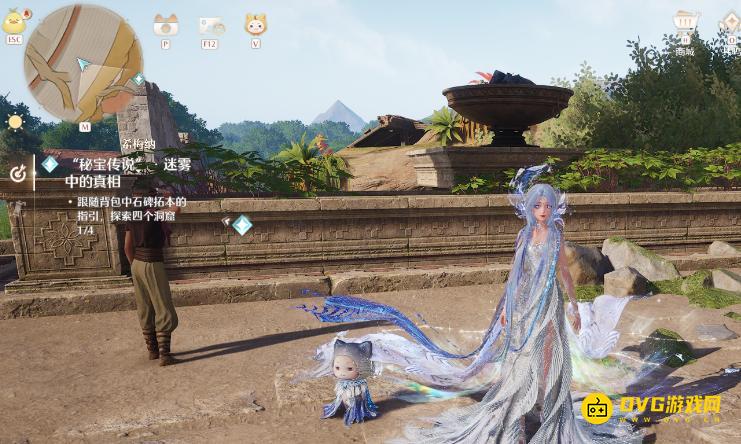
Task: Open the shopping cart store (商城)
Action: pyautogui.click(x=685, y=22)
